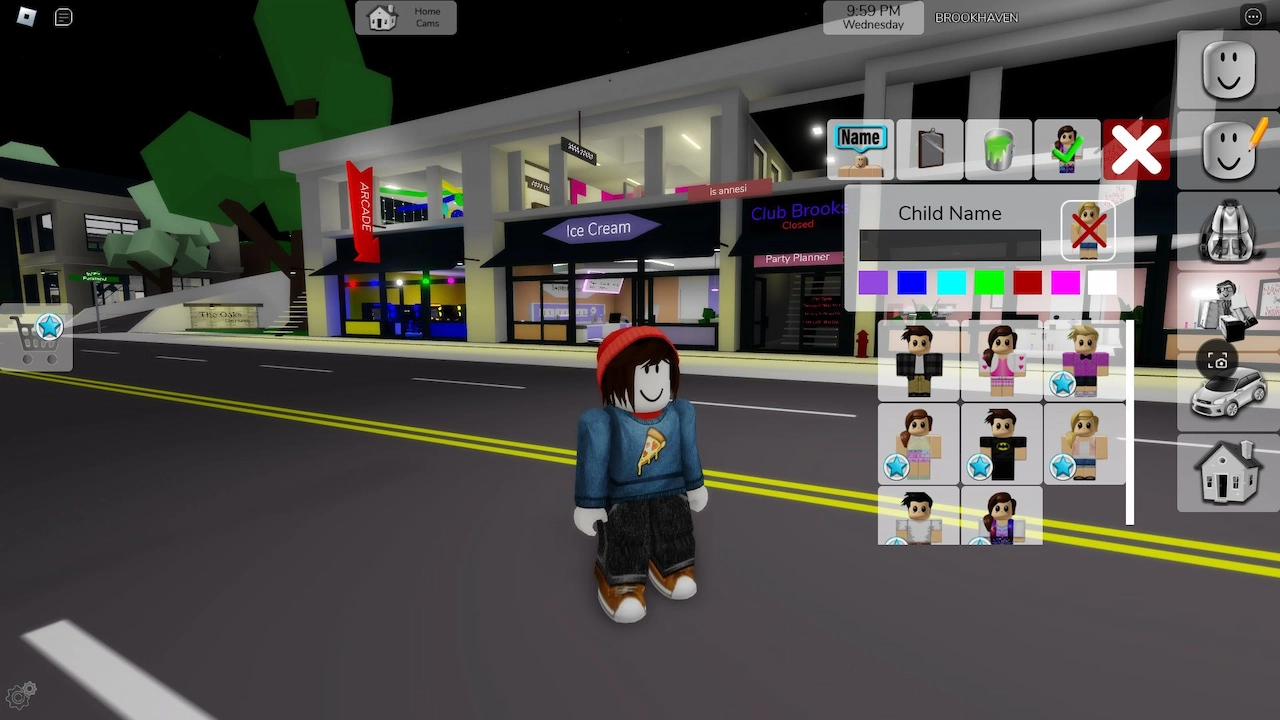
Task: Open the house selection menu
Action: [x=1227, y=472]
